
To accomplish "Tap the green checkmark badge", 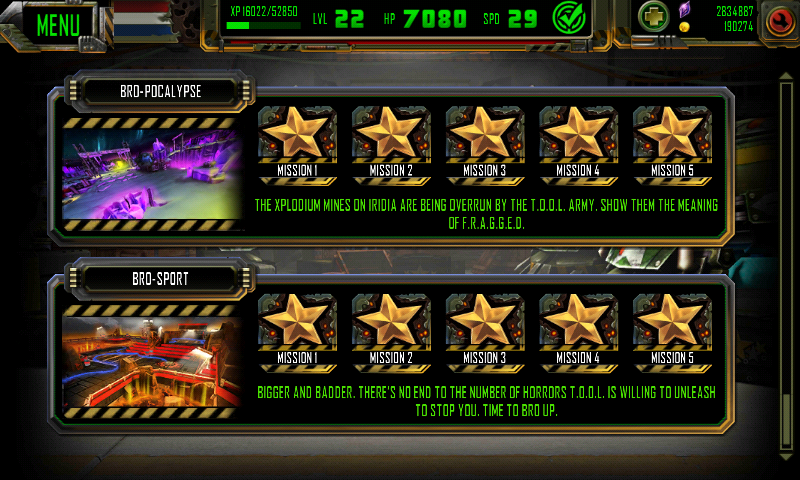I will click(569, 18).
